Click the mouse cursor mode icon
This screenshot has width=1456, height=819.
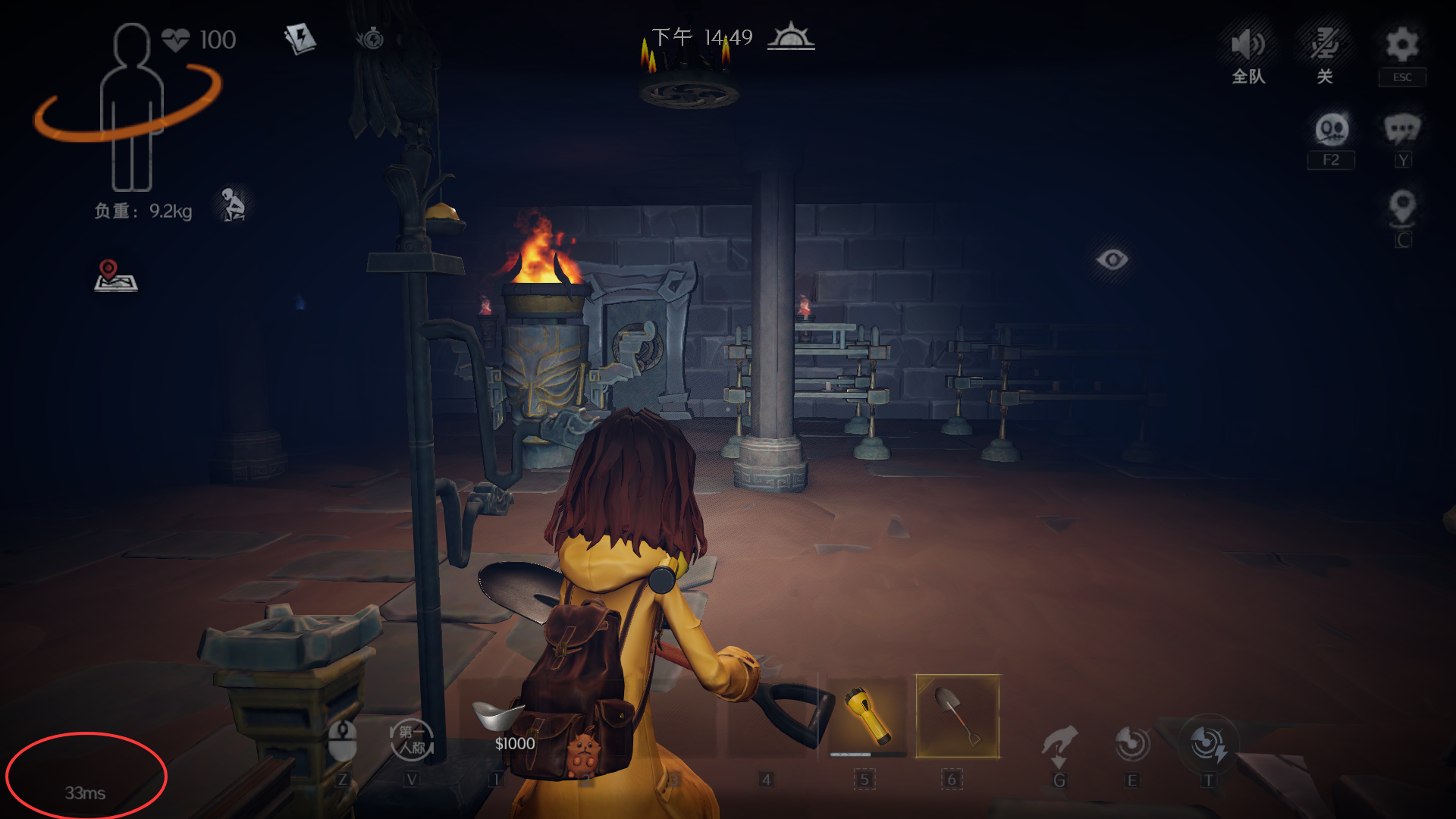[342, 739]
